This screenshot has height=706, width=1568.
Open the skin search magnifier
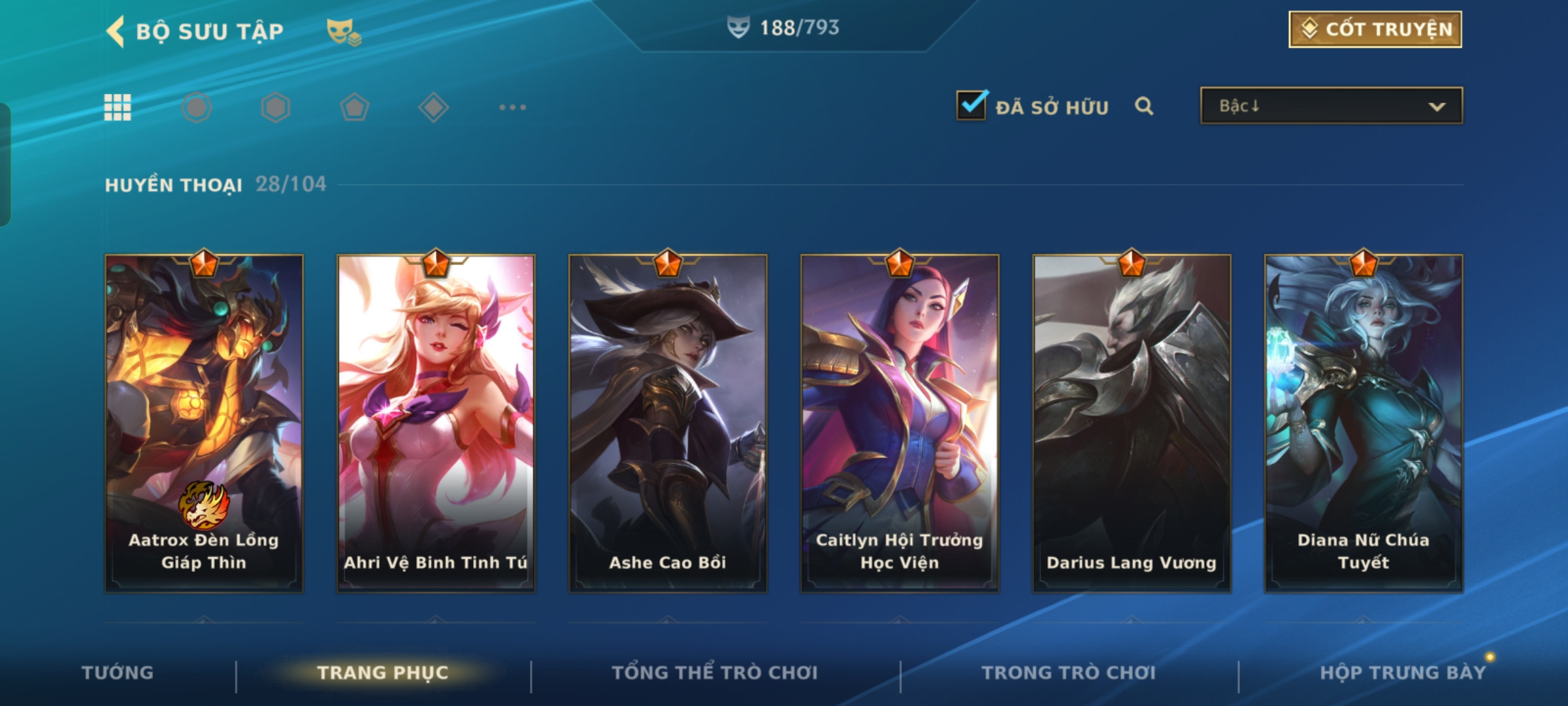[1144, 106]
